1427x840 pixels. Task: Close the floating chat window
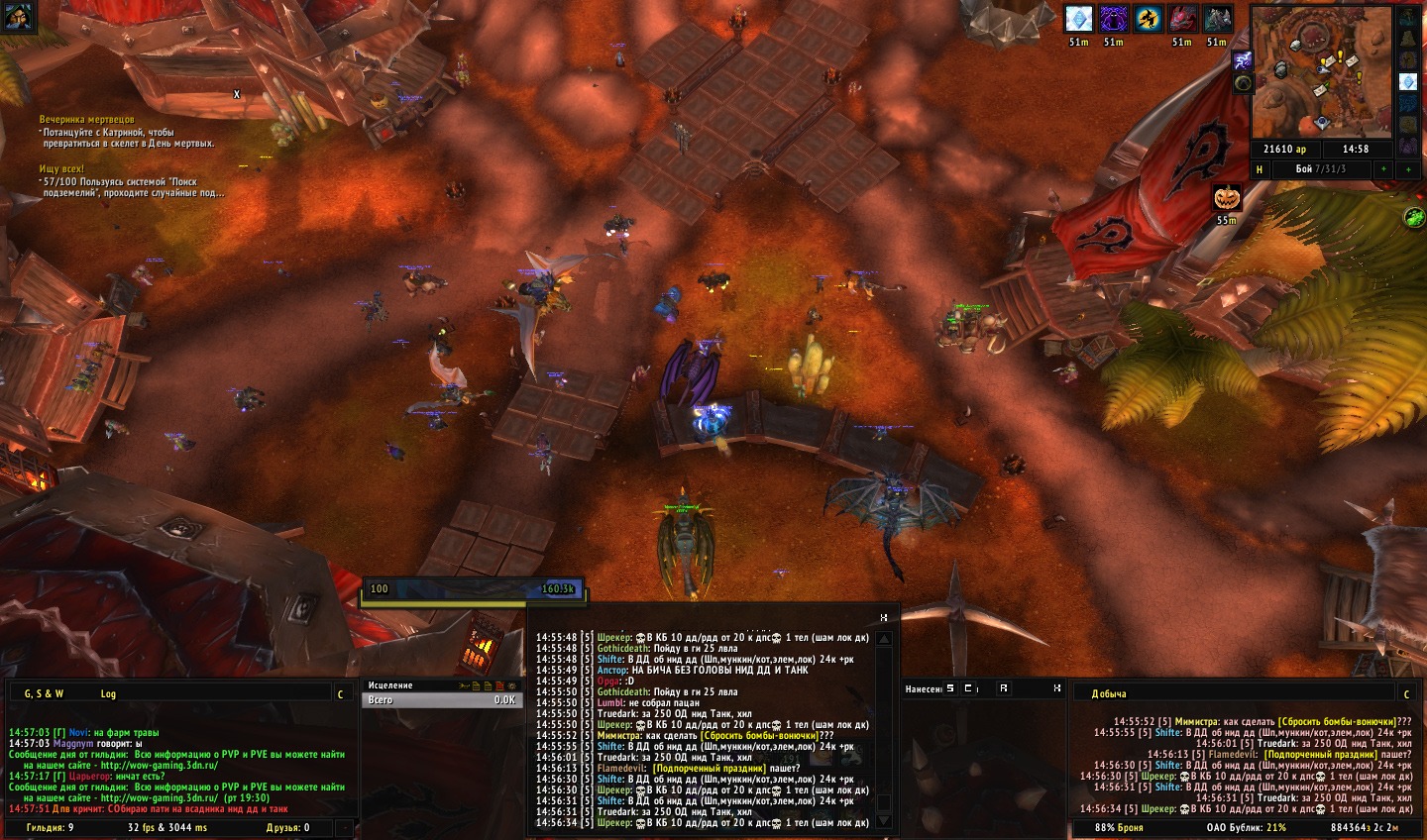(883, 617)
